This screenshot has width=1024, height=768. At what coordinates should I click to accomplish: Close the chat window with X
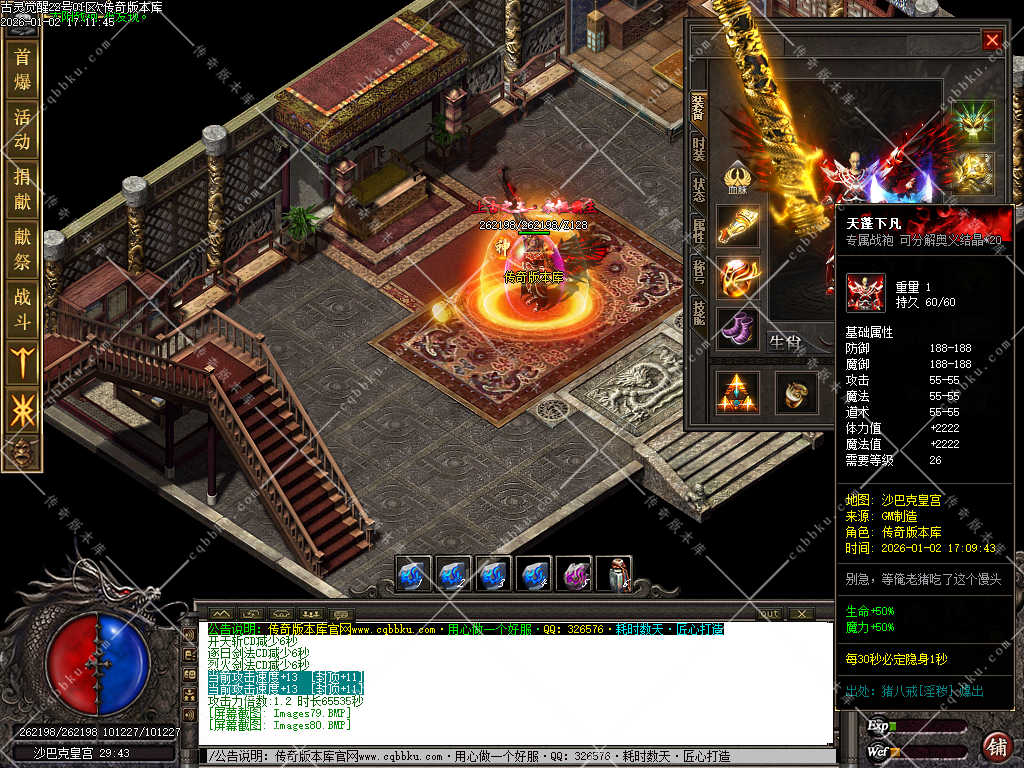(801, 613)
